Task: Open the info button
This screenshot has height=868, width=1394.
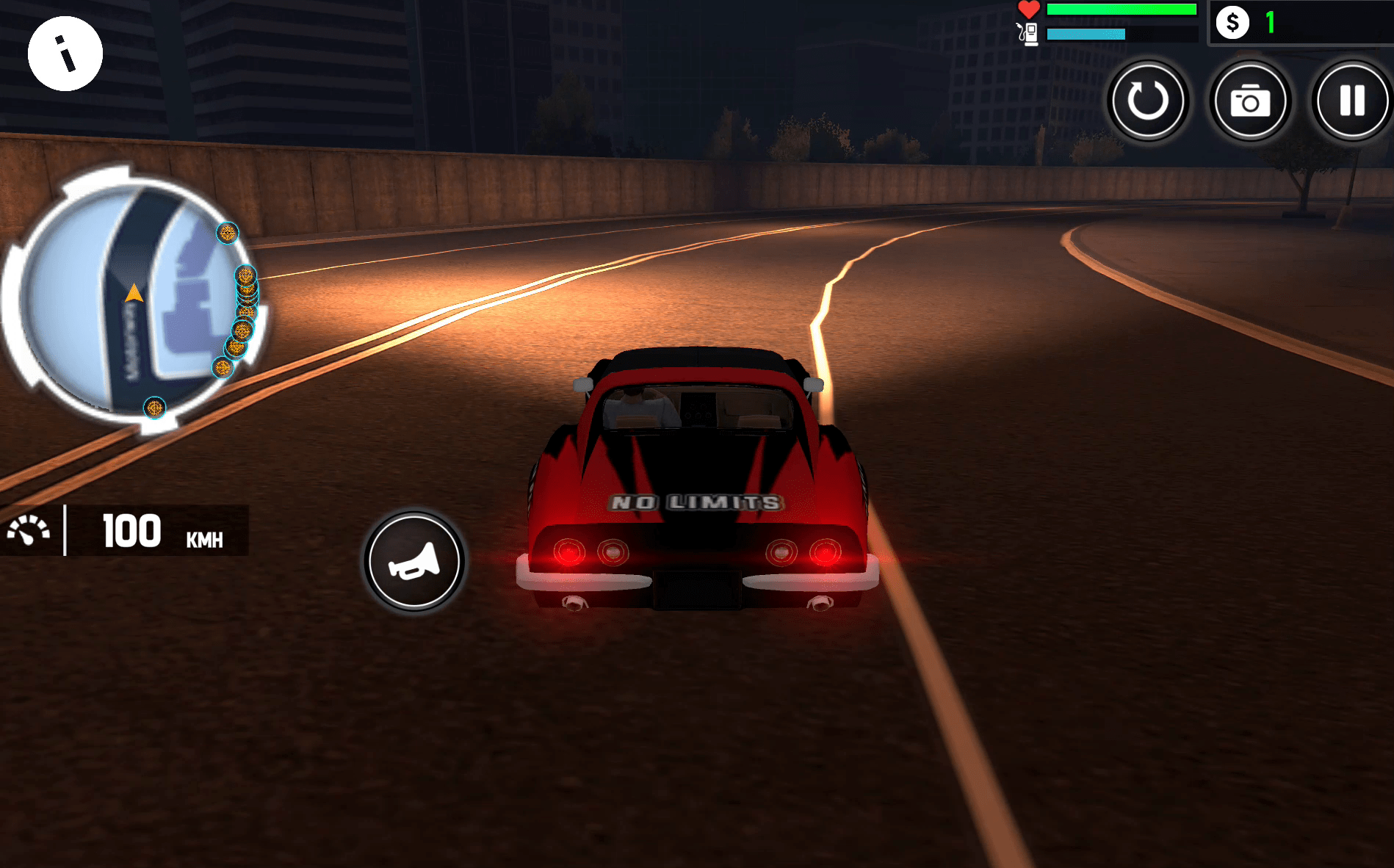Action: coord(65,54)
